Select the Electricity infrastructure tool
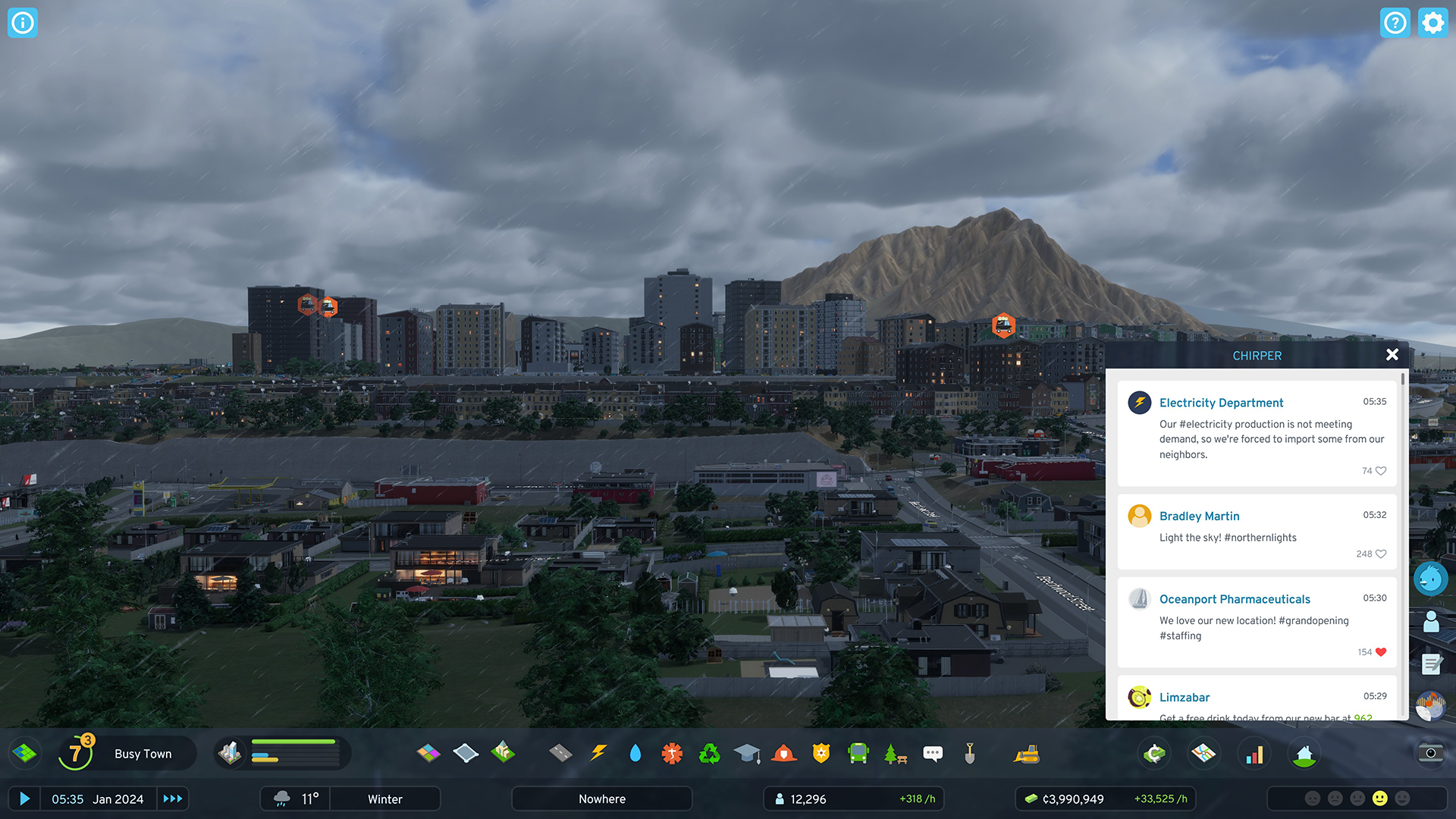 pos(599,752)
